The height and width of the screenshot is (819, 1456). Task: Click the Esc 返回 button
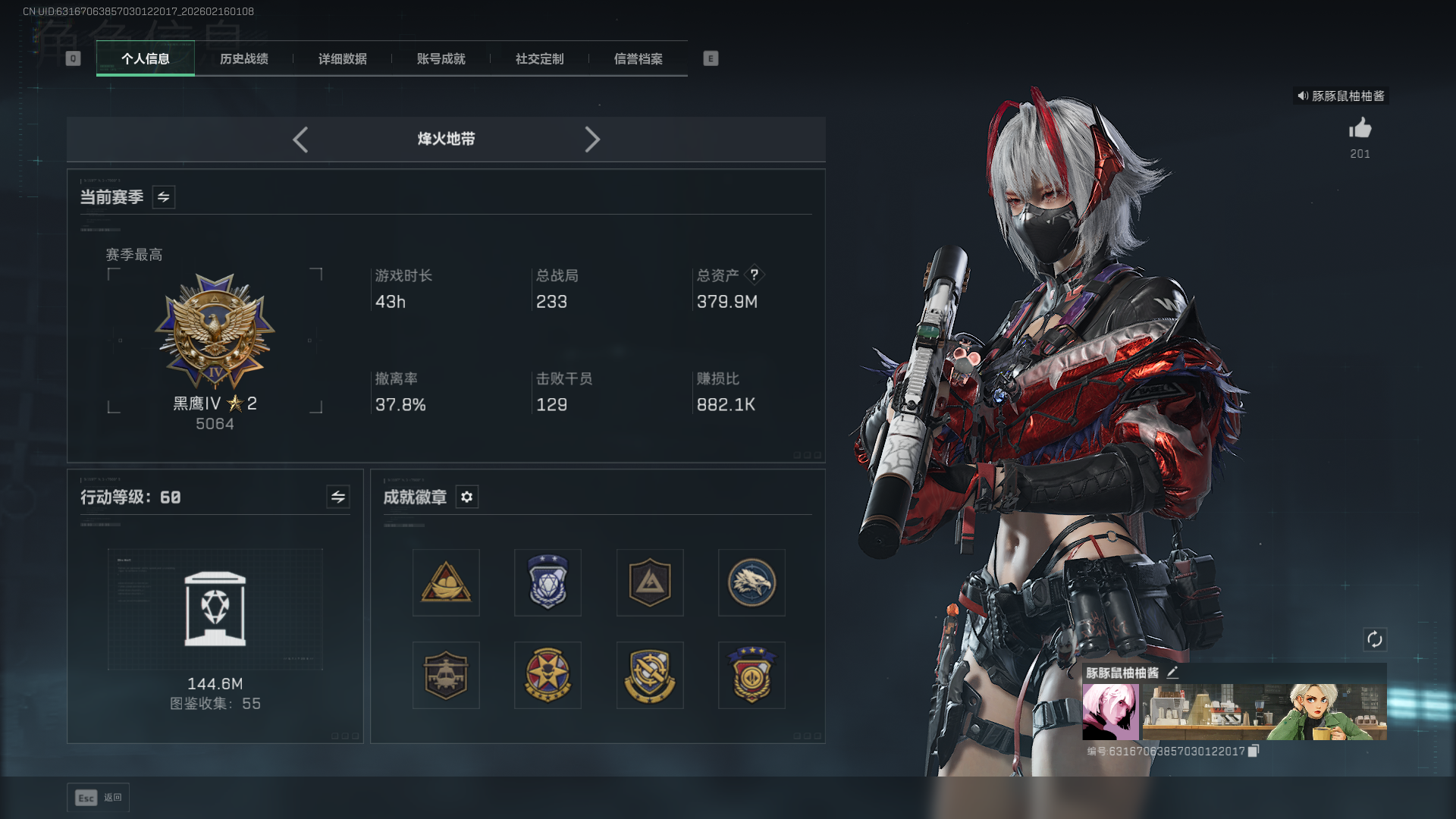pyautogui.click(x=97, y=797)
